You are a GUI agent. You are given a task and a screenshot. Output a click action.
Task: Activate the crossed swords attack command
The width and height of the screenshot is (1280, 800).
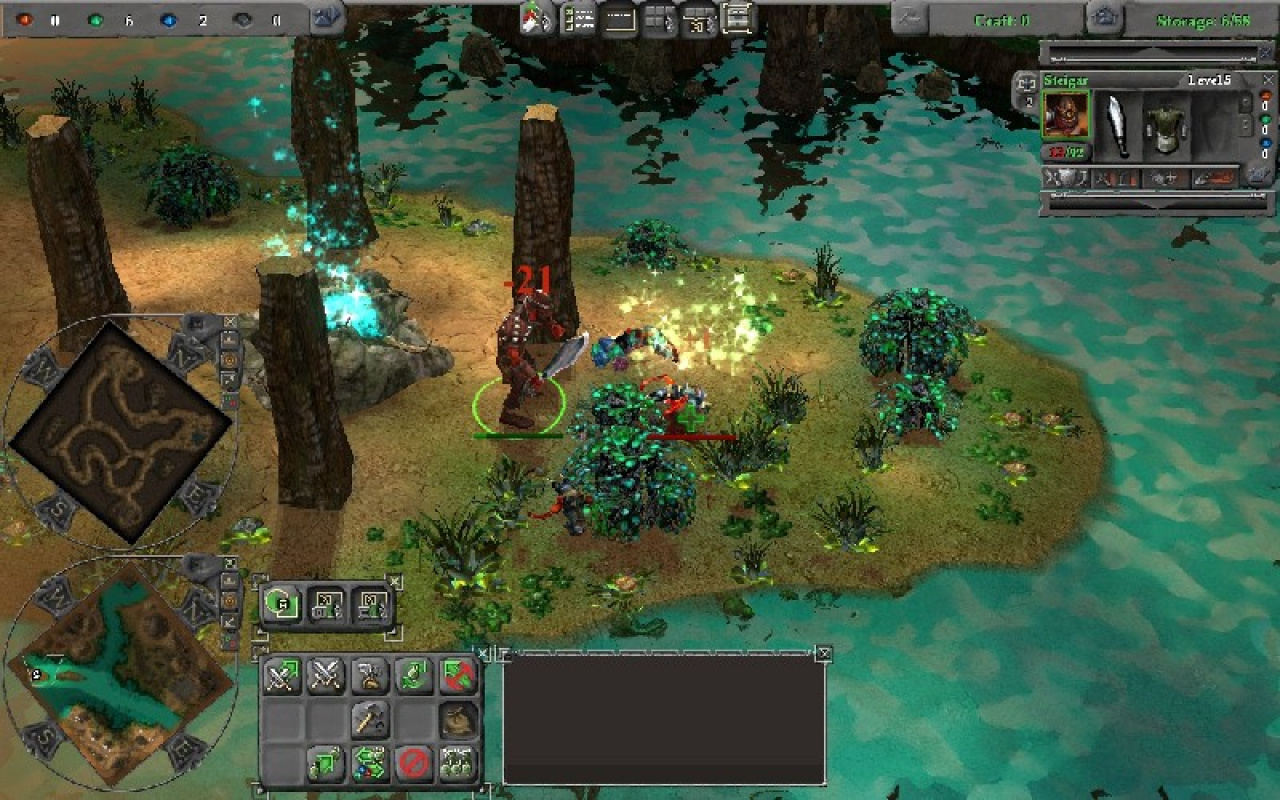click(x=326, y=676)
